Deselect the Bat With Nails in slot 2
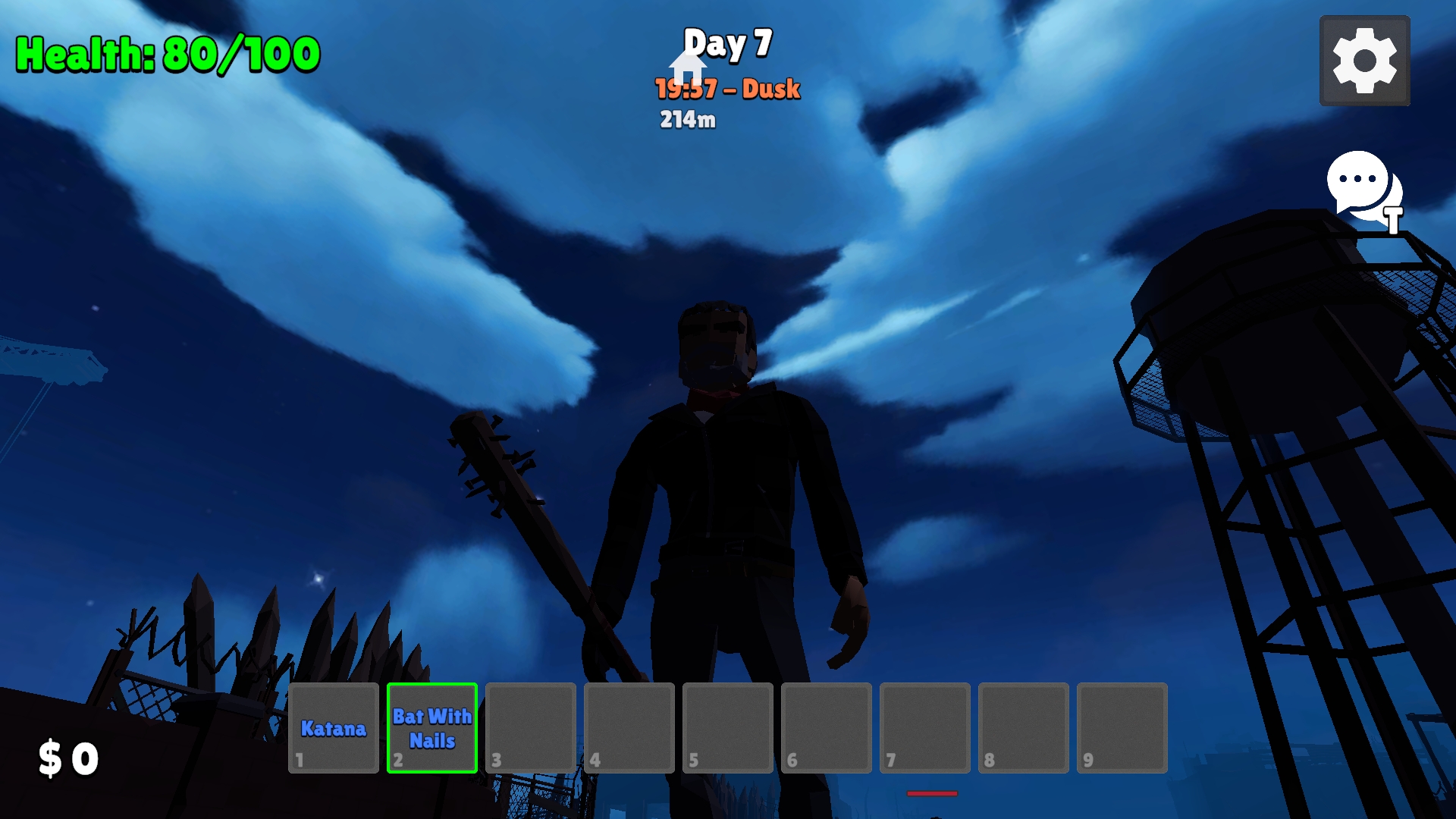The height and width of the screenshot is (819, 1456). 431,728
